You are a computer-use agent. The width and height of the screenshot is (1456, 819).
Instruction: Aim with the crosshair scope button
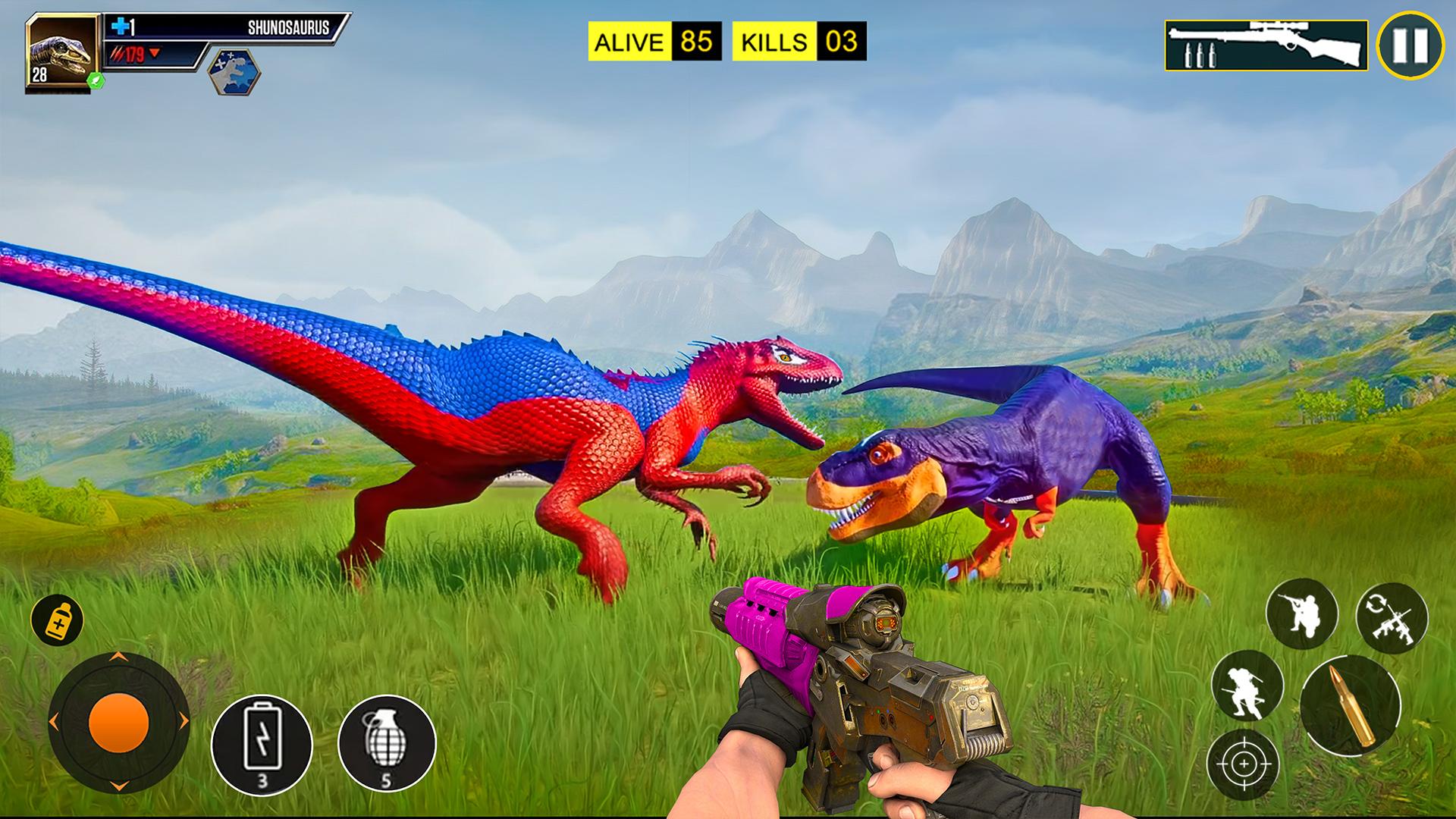pos(1244,764)
